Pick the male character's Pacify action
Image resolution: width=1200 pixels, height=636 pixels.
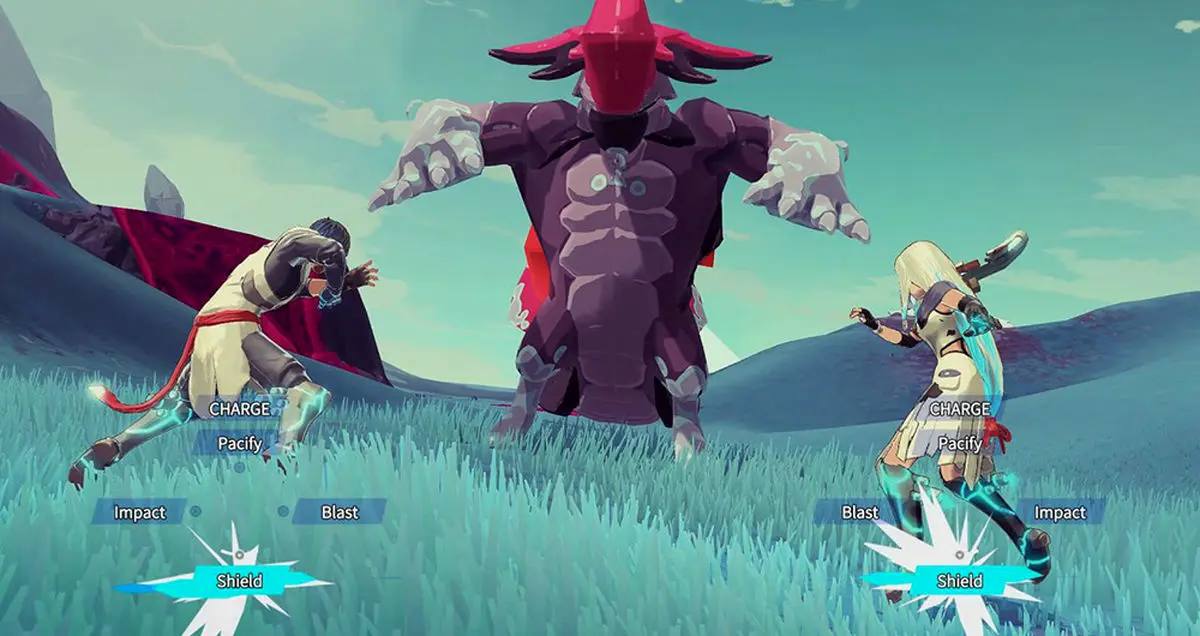pyautogui.click(x=240, y=442)
